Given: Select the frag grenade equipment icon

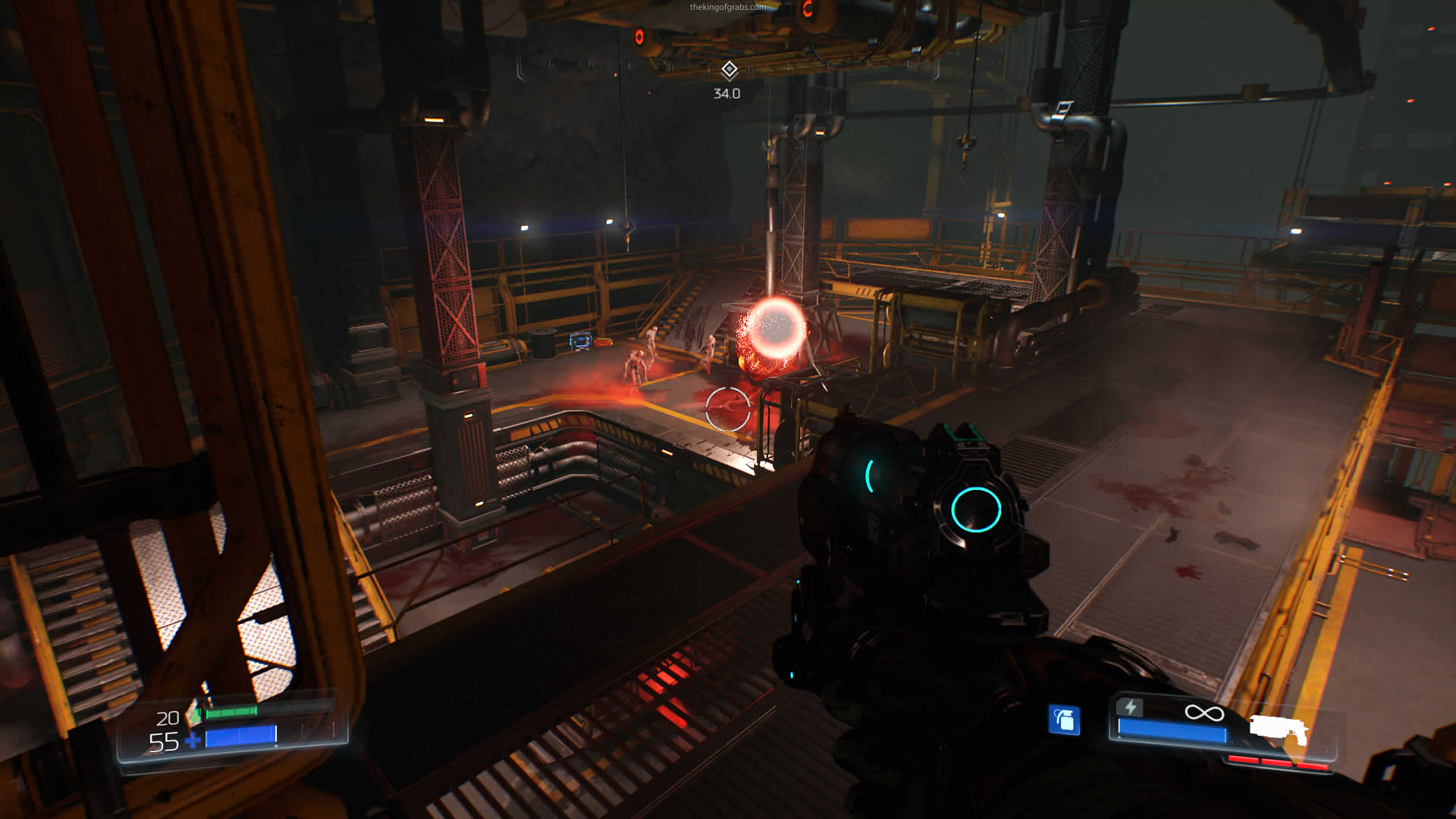Looking at the screenshot, I should [x=1064, y=720].
